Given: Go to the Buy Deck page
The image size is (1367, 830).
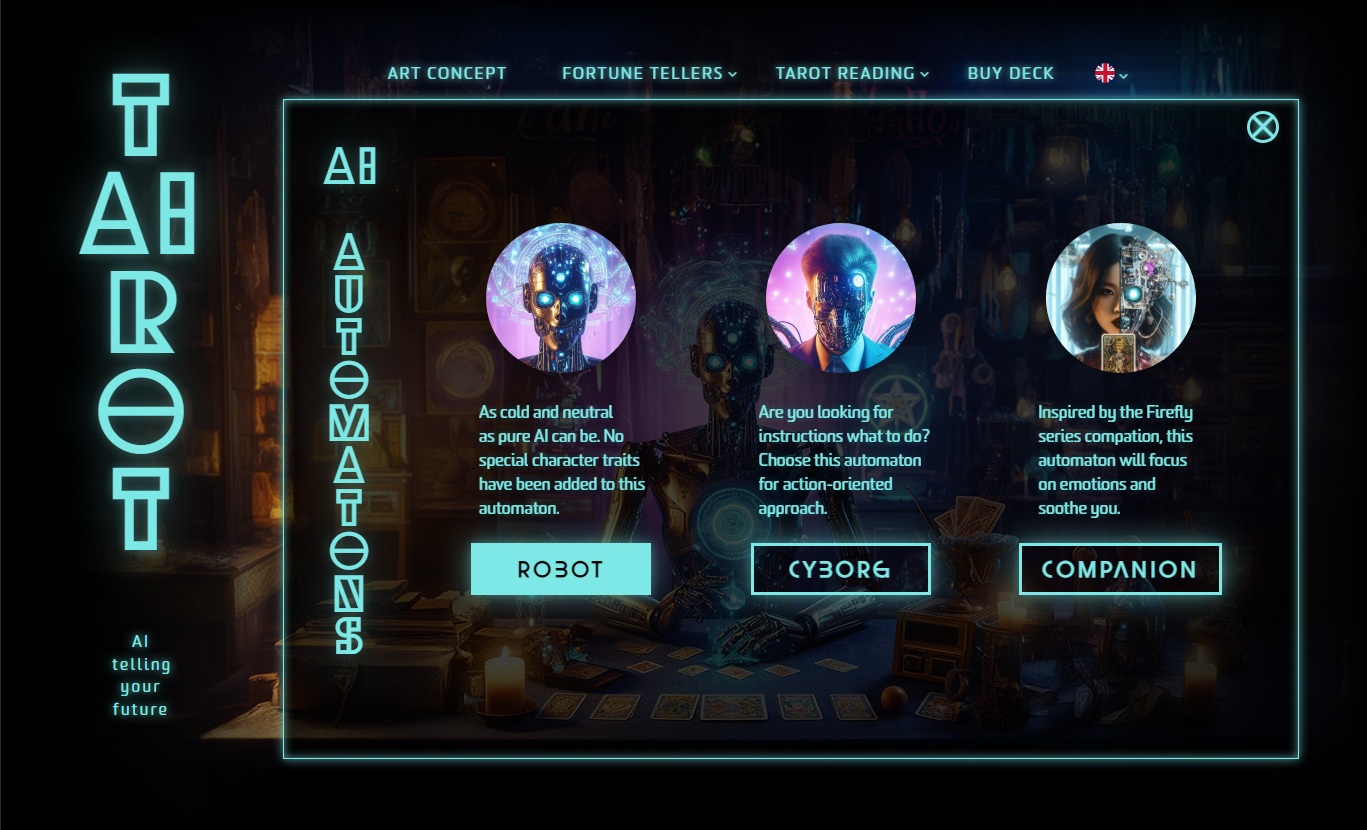Looking at the screenshot, I should 1010,73.
